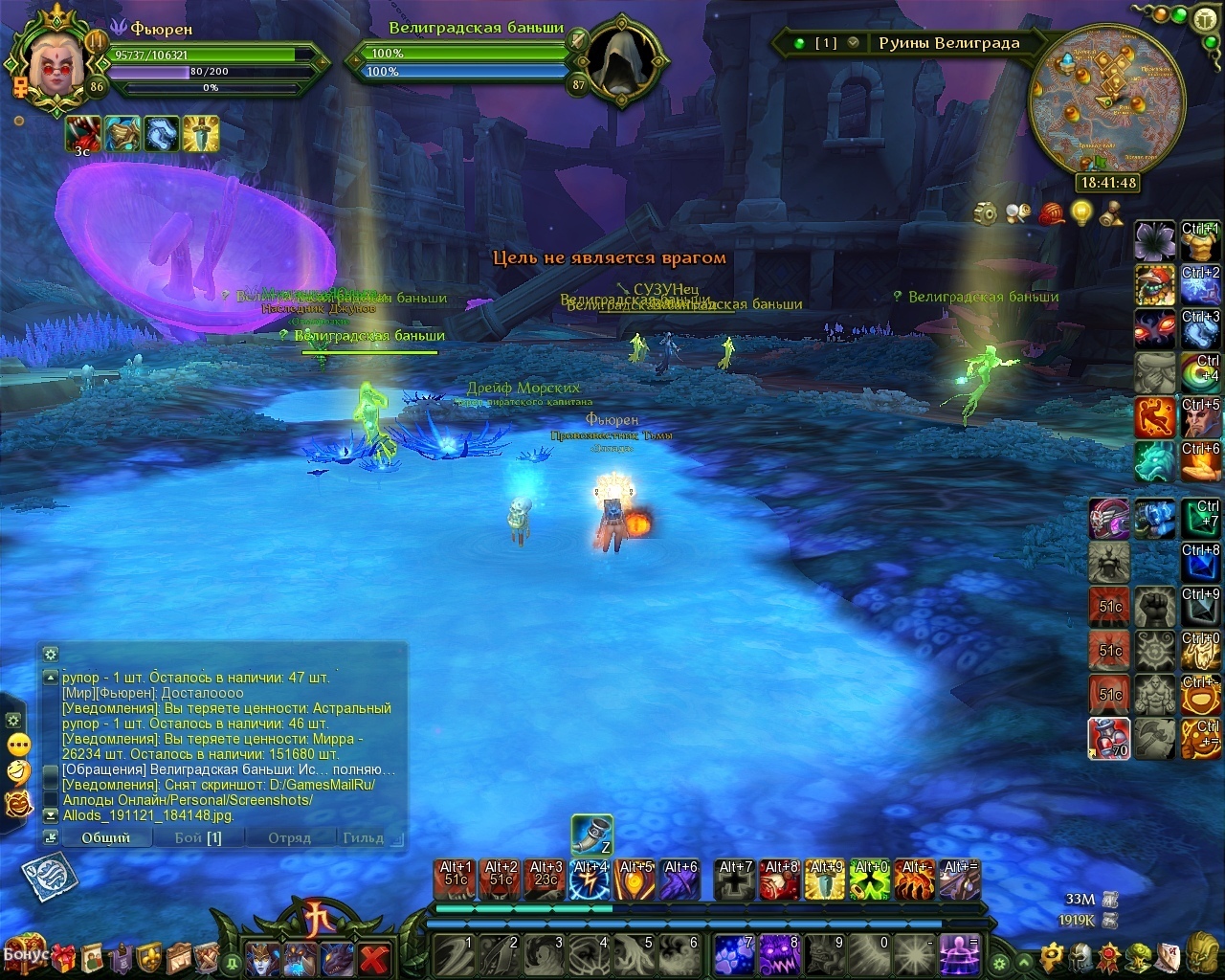The width and height of the screenshot is (1225, 980).
Task: Activate the teal wolf head ability
Action: coord(1155,461)
